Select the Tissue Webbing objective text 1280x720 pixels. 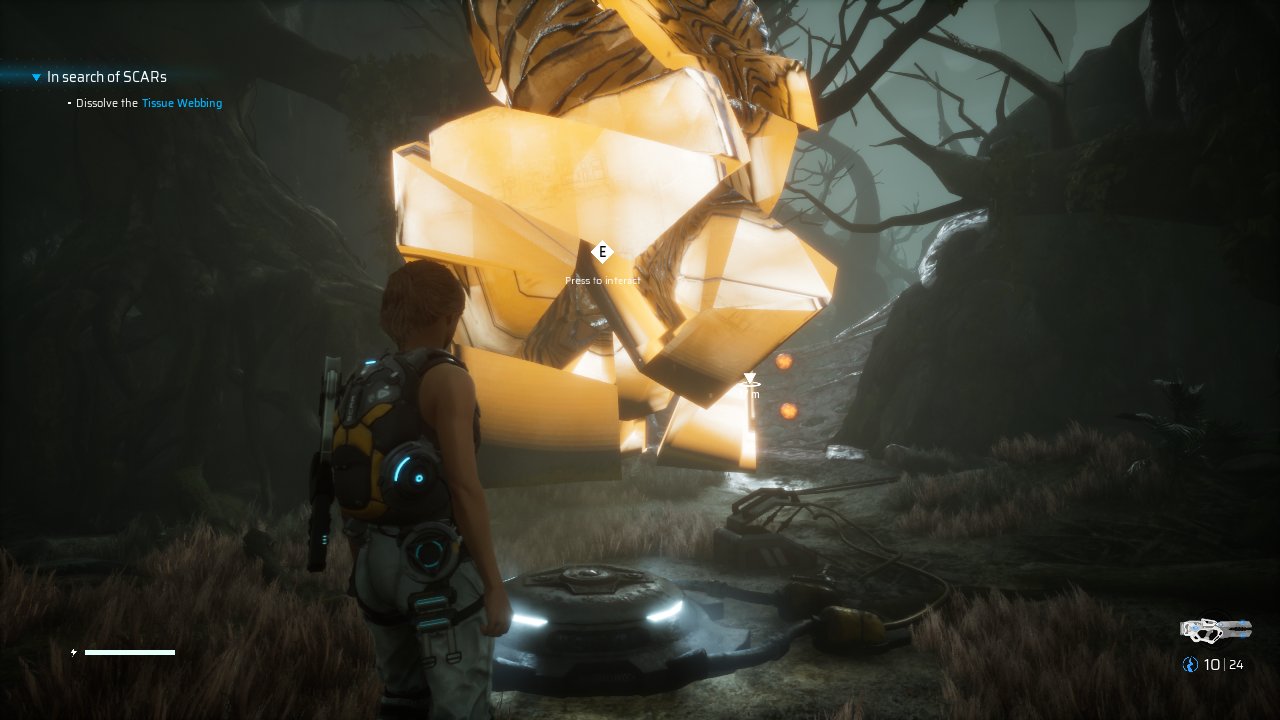click(182, 103)
